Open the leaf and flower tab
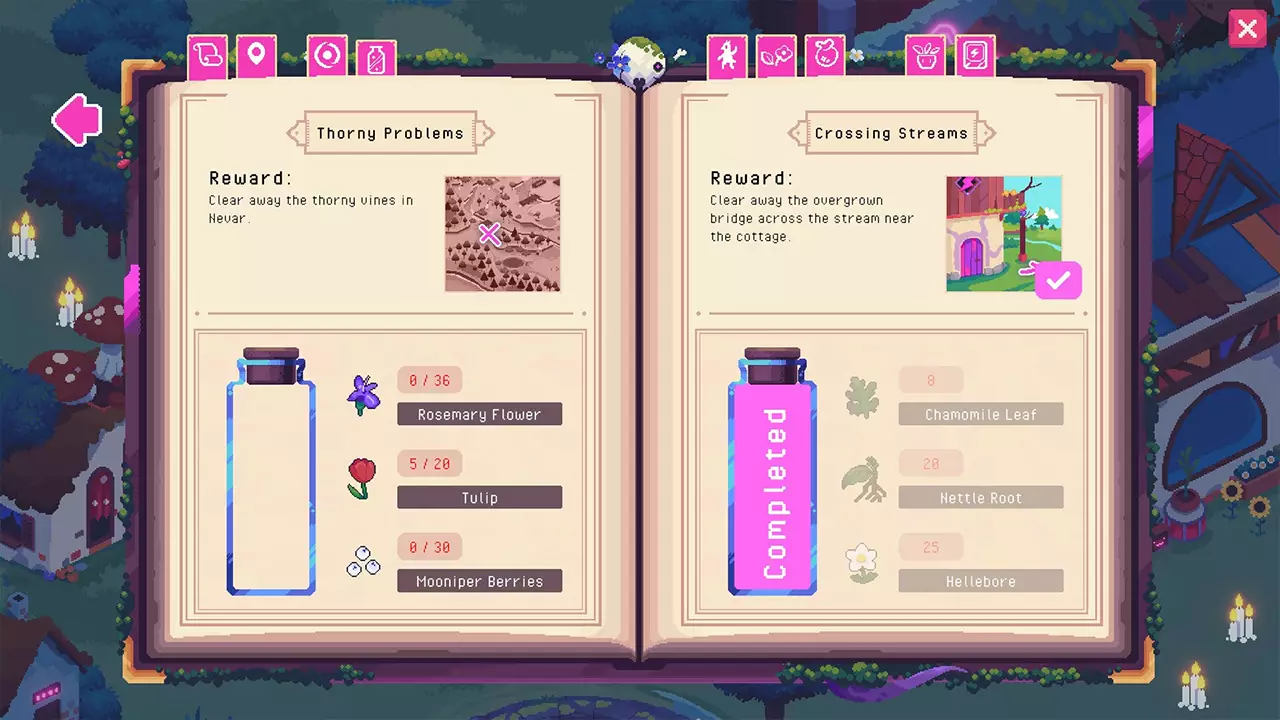 tap(776, 57)
